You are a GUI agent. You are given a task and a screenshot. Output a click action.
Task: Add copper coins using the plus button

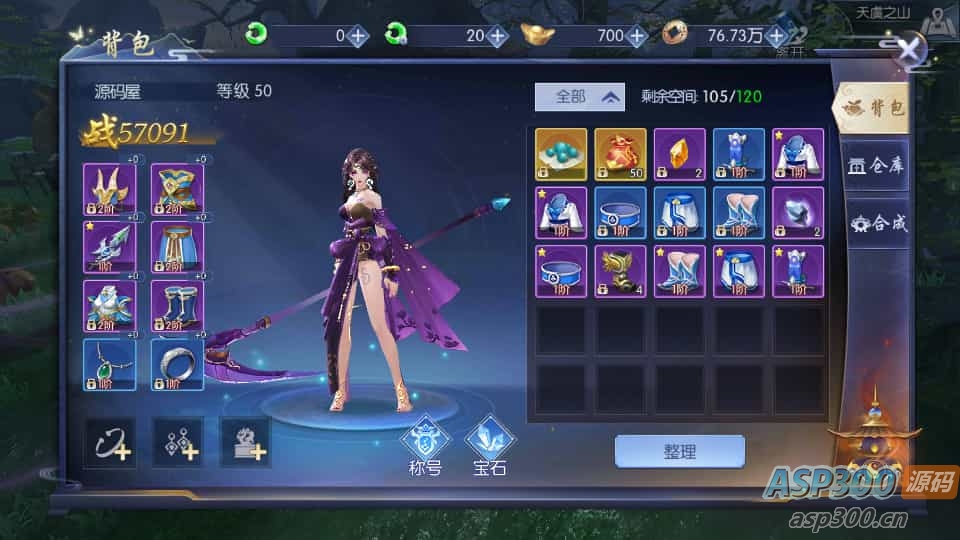(776, 36)
